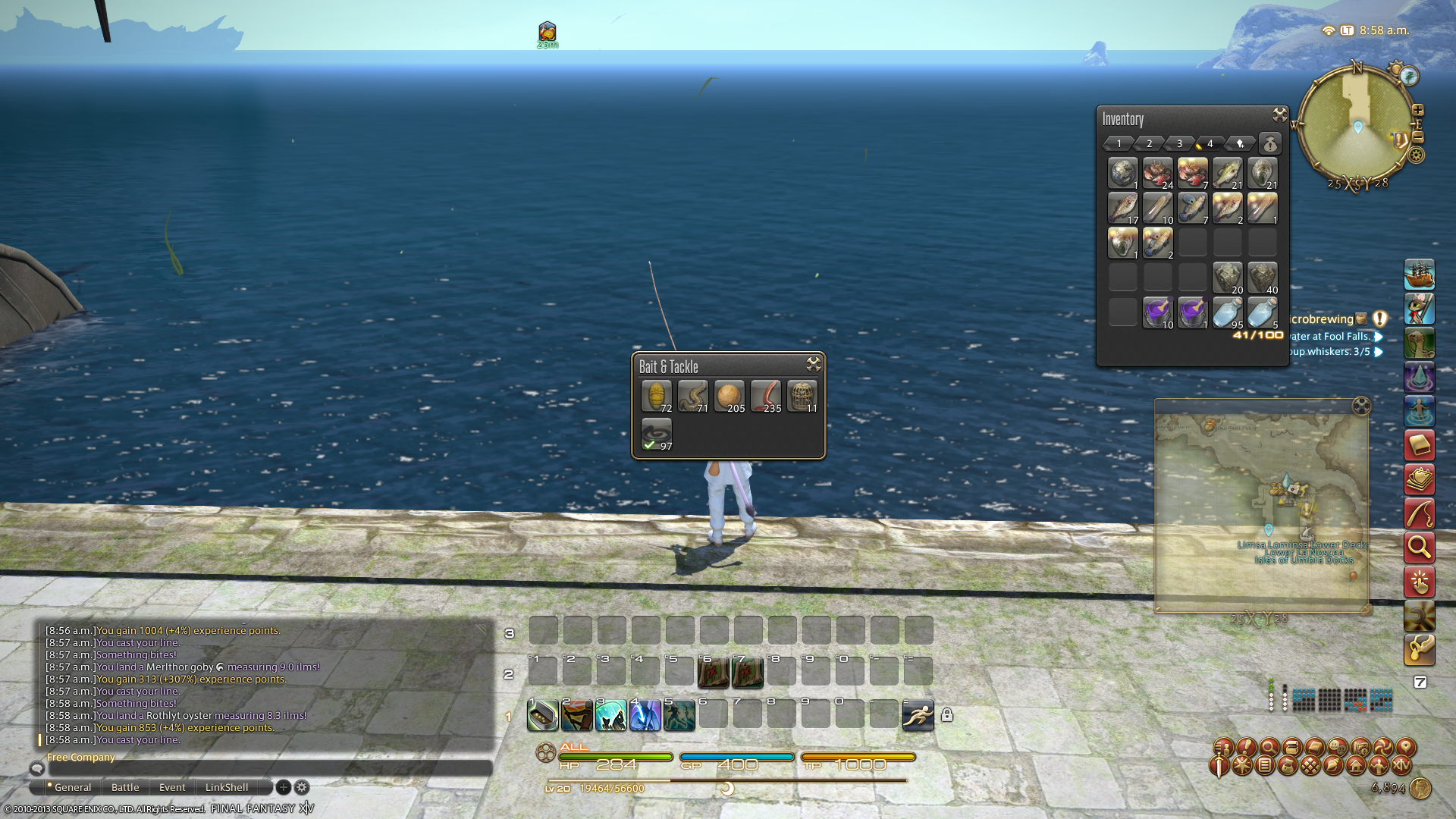Use the bait tin action in hotbar slot 1

543,714
